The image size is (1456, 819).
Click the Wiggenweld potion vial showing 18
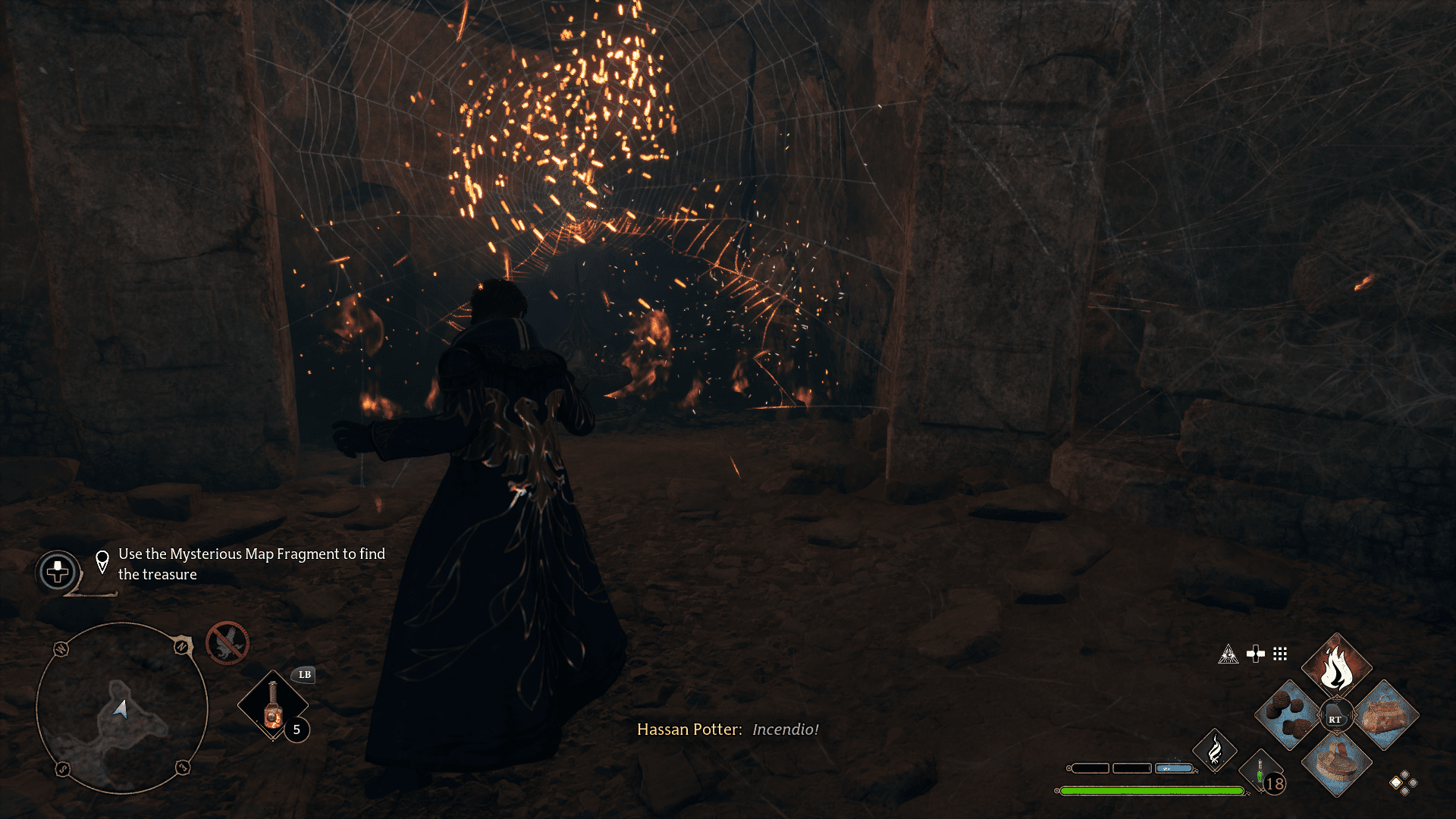pos(1260,771)
